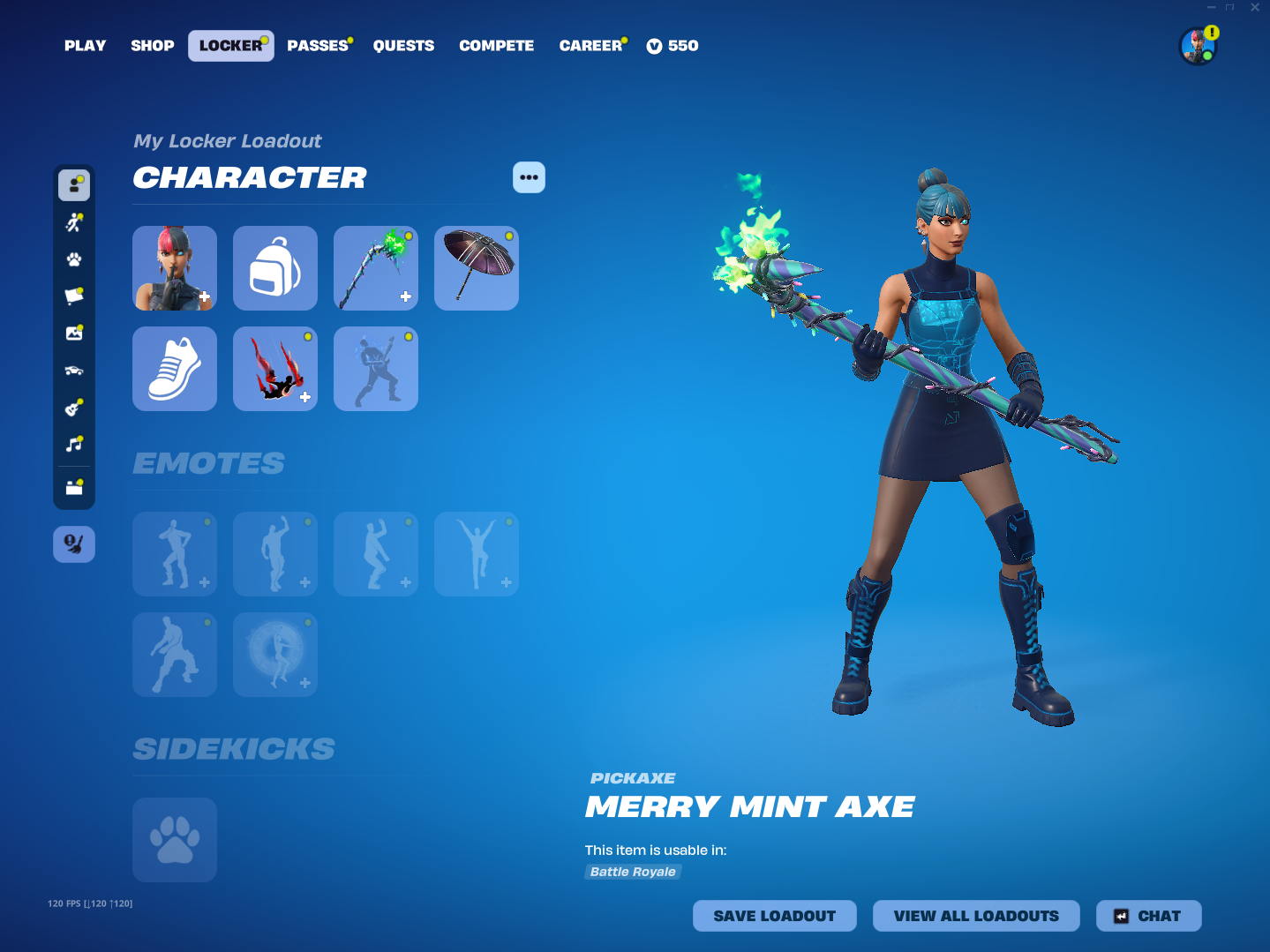Select the character outfit slot
1270x952 pixels.
(175, 268)
